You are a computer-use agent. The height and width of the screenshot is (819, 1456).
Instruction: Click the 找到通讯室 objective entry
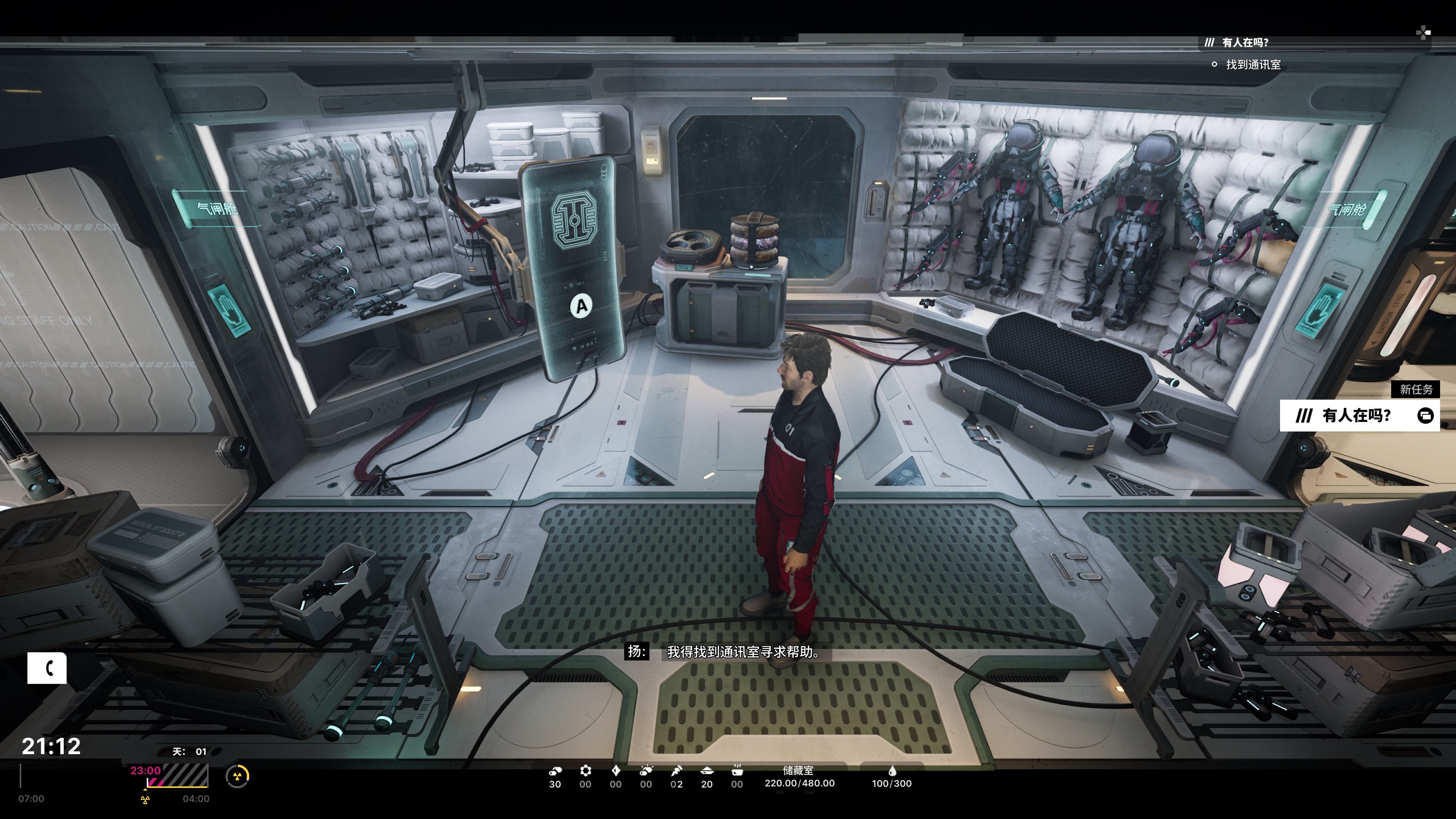click(1252, 65)
